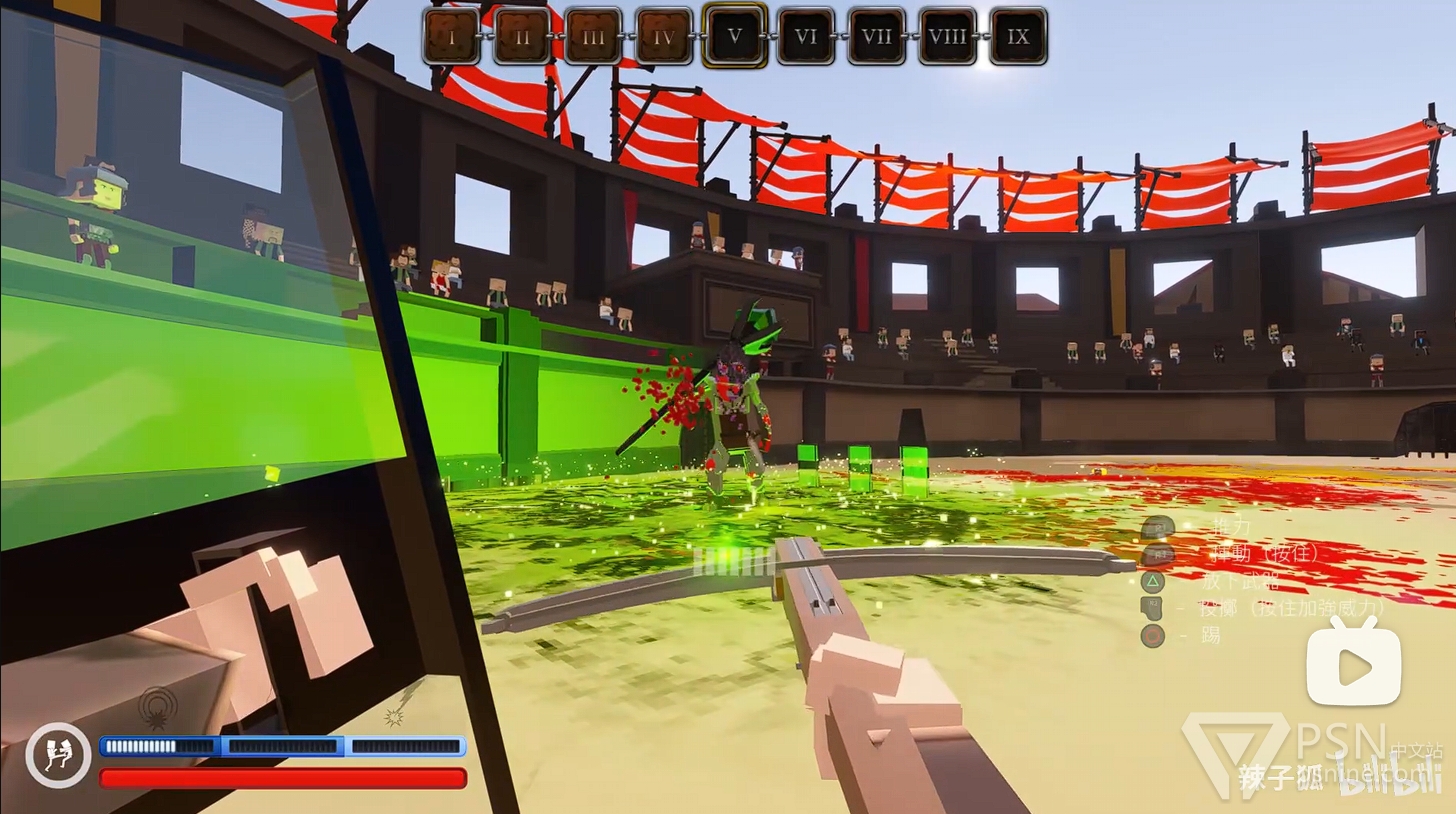Select the wave VII tile

click(877, 37)
